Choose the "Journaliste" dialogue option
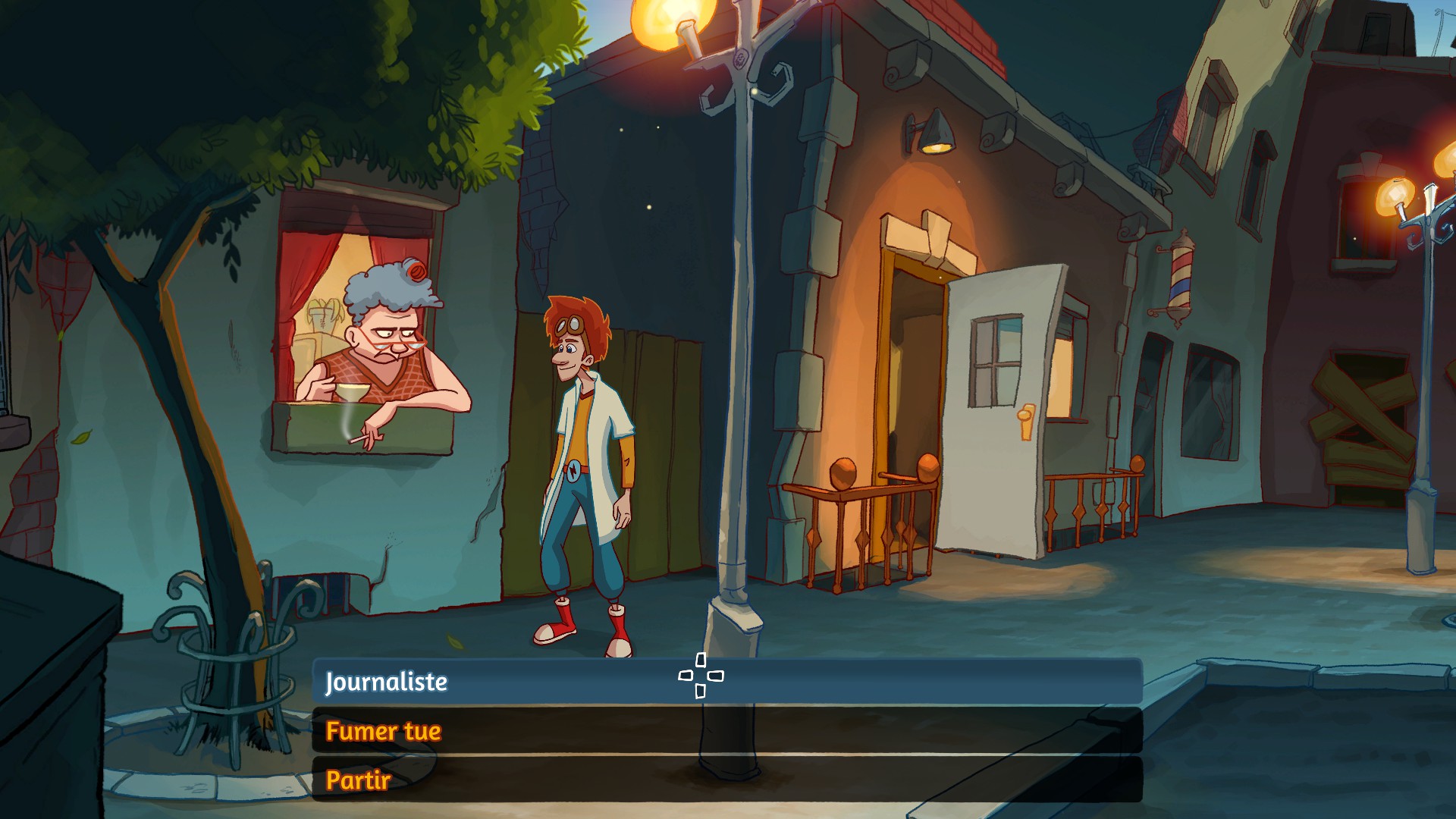Screen dimensions: 1456x819 coord(387,682)
